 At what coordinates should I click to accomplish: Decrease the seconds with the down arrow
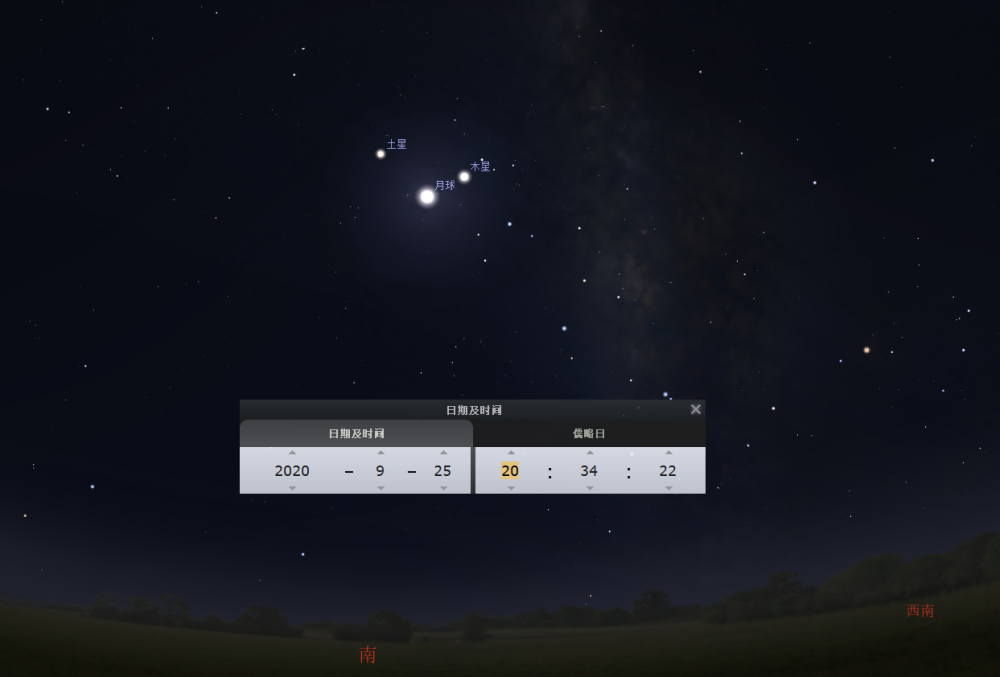[668, 488]
